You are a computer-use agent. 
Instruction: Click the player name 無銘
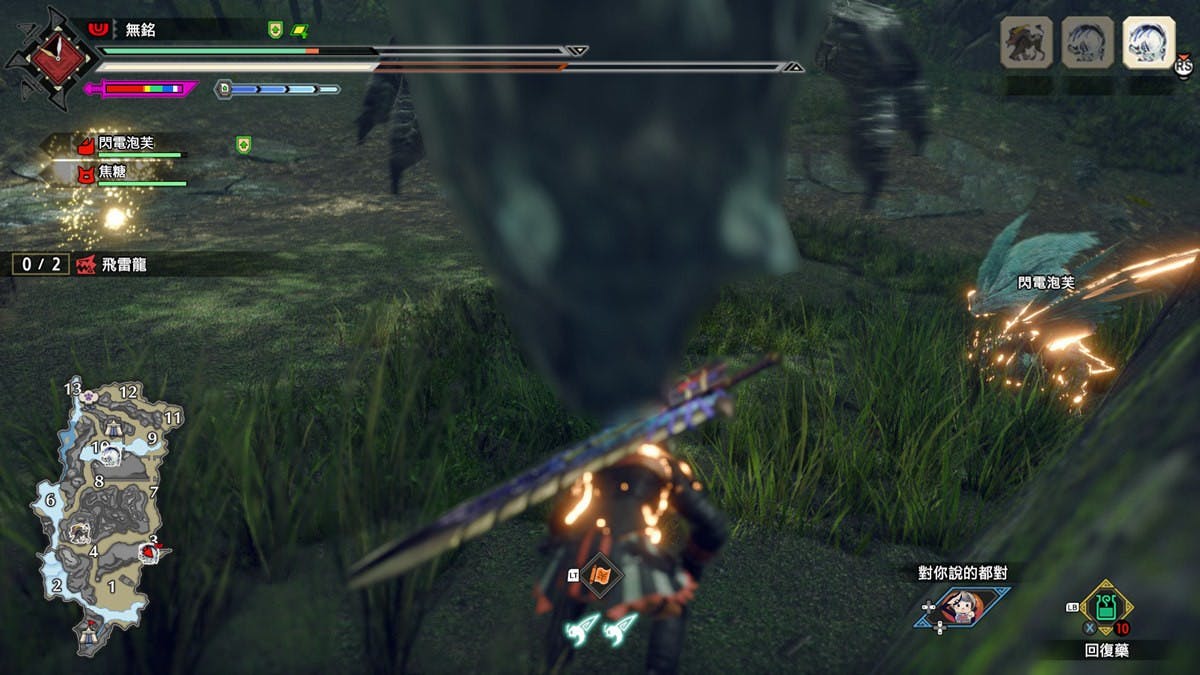(x=141, y=30)
